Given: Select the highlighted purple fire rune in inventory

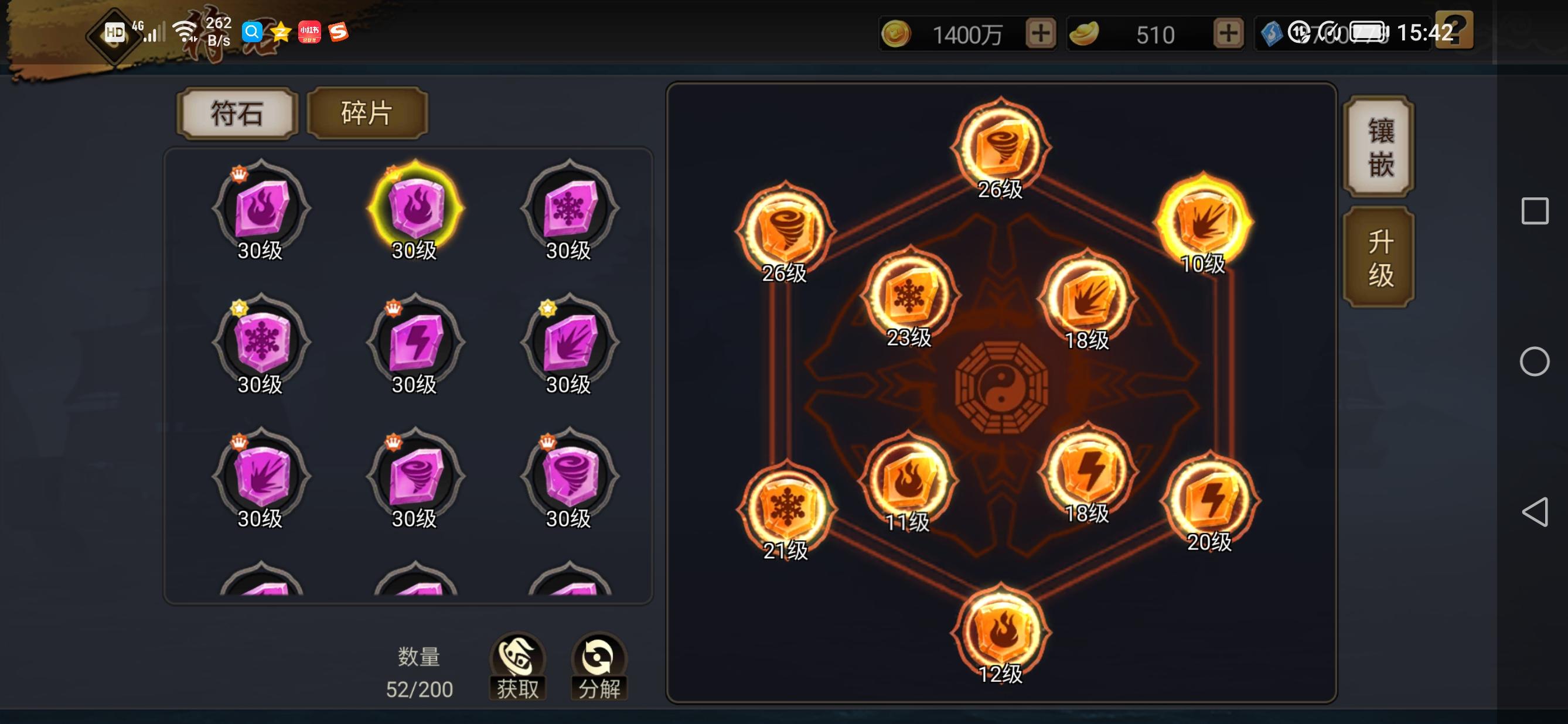Looking at the screenshot, I should coord(414,210).
